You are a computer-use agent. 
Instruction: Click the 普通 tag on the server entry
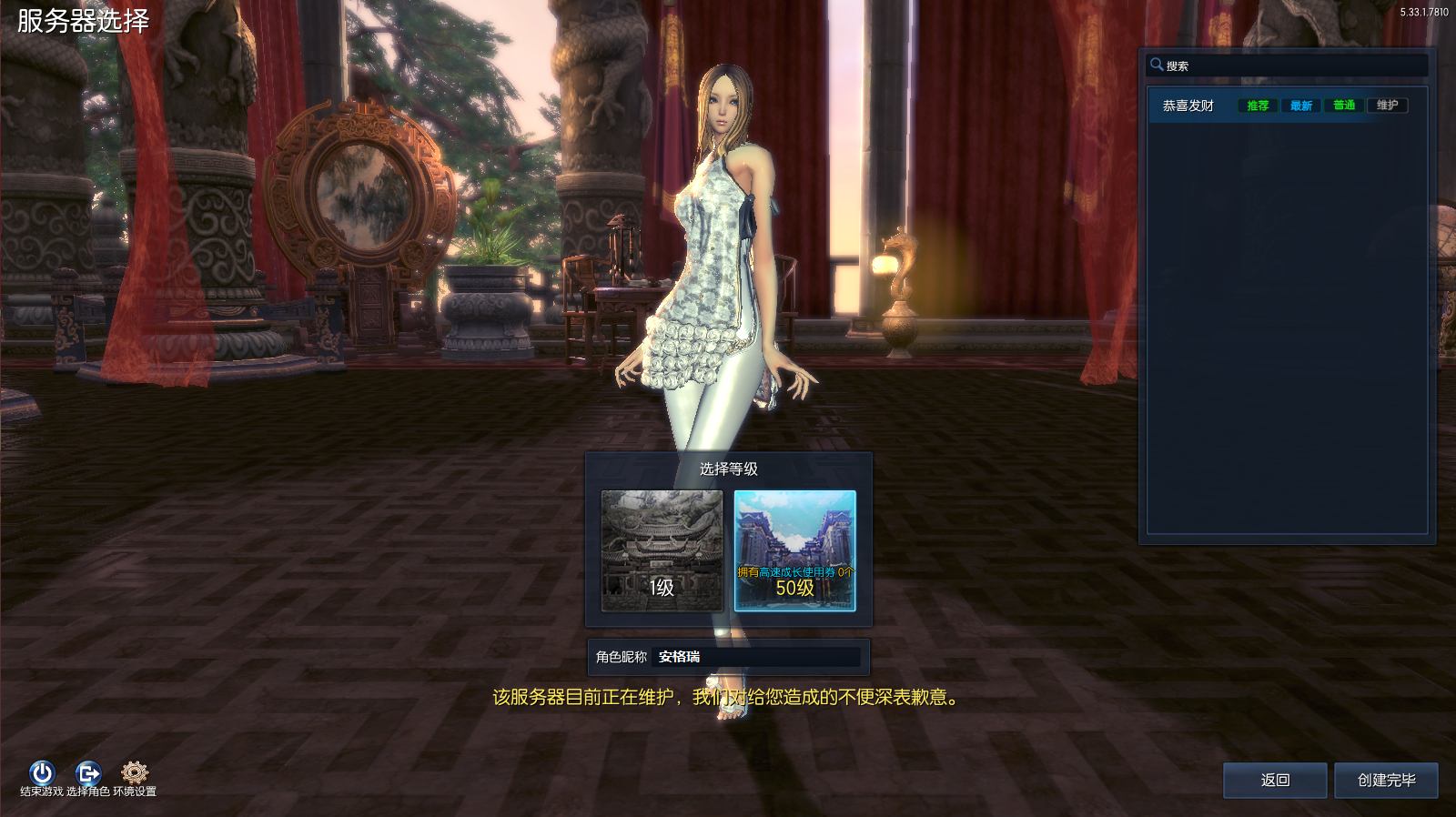(x=1342, y=105)
